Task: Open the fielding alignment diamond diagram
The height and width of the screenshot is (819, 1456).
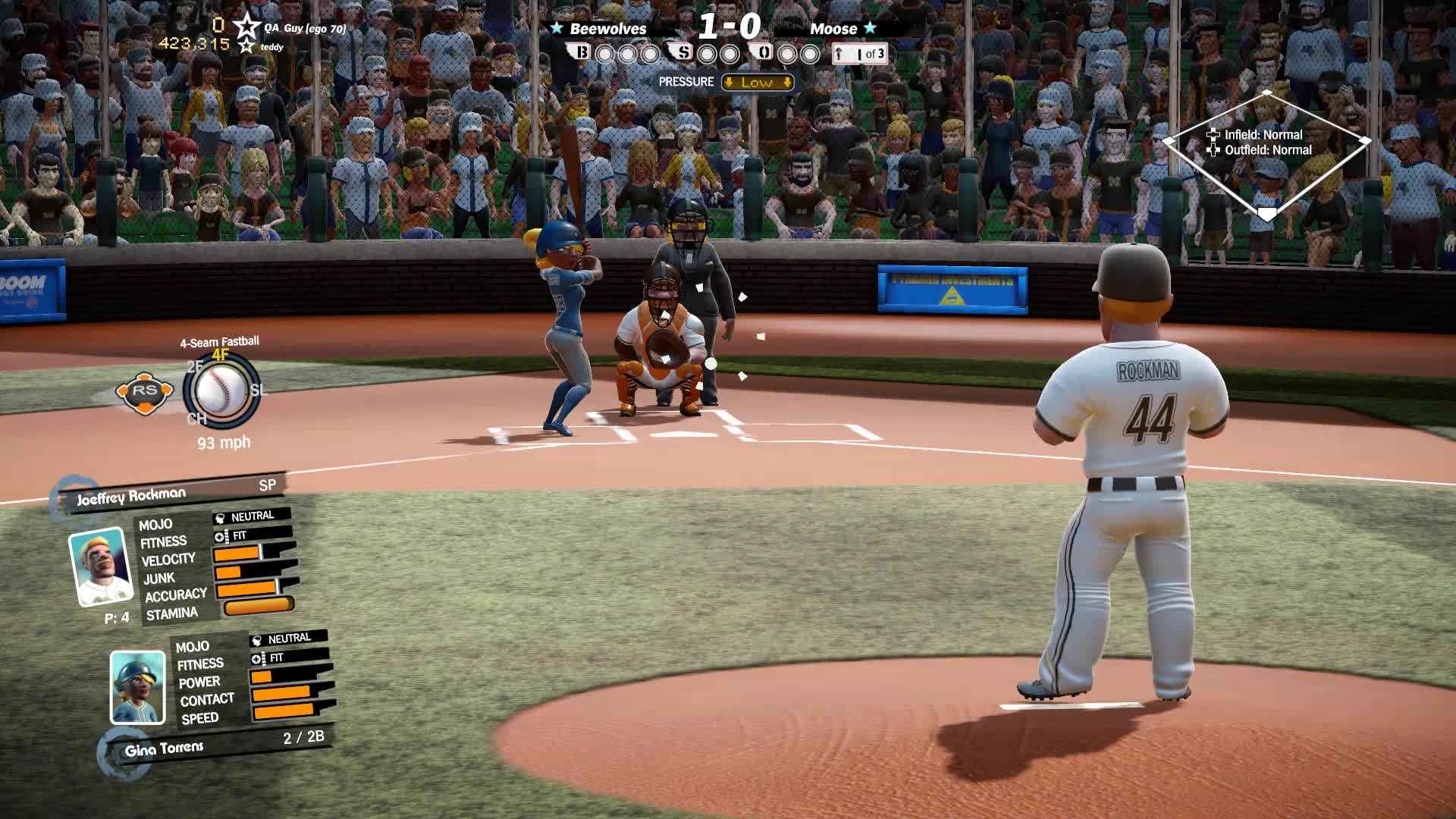Action: coord(1266,154)
